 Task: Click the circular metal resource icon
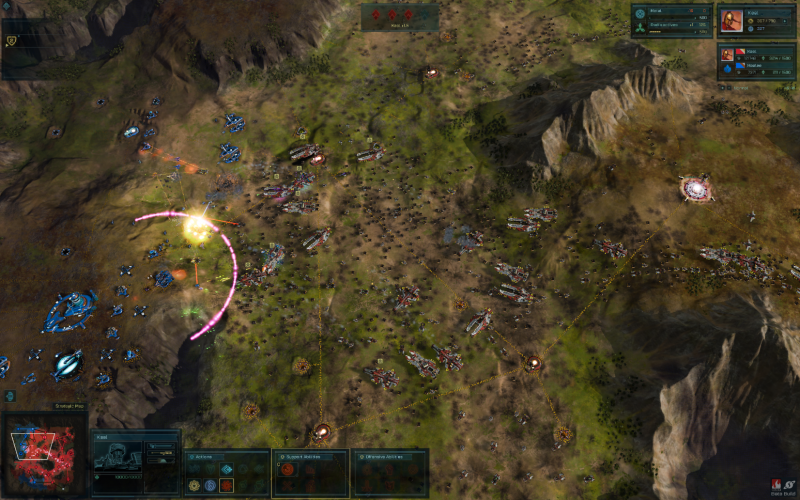pos(640,14)
